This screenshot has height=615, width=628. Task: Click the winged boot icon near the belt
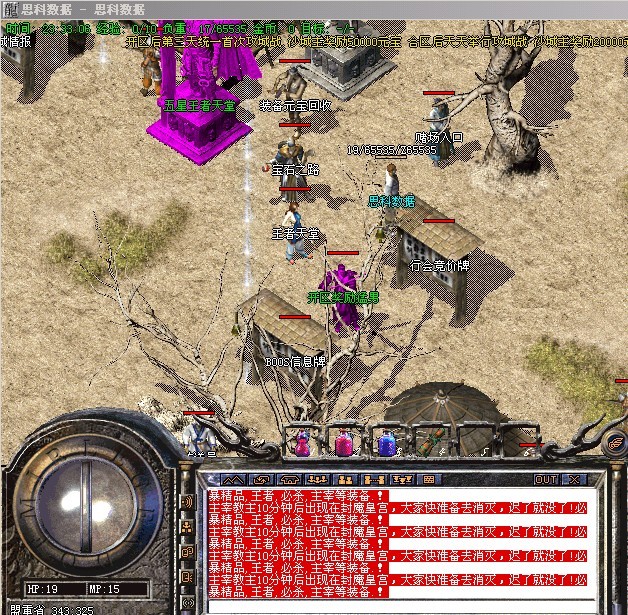point(616,443)
